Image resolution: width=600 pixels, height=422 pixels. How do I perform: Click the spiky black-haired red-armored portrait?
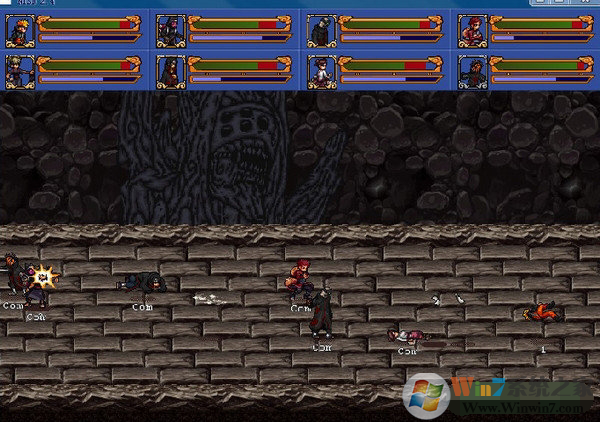tap(471, 70)
